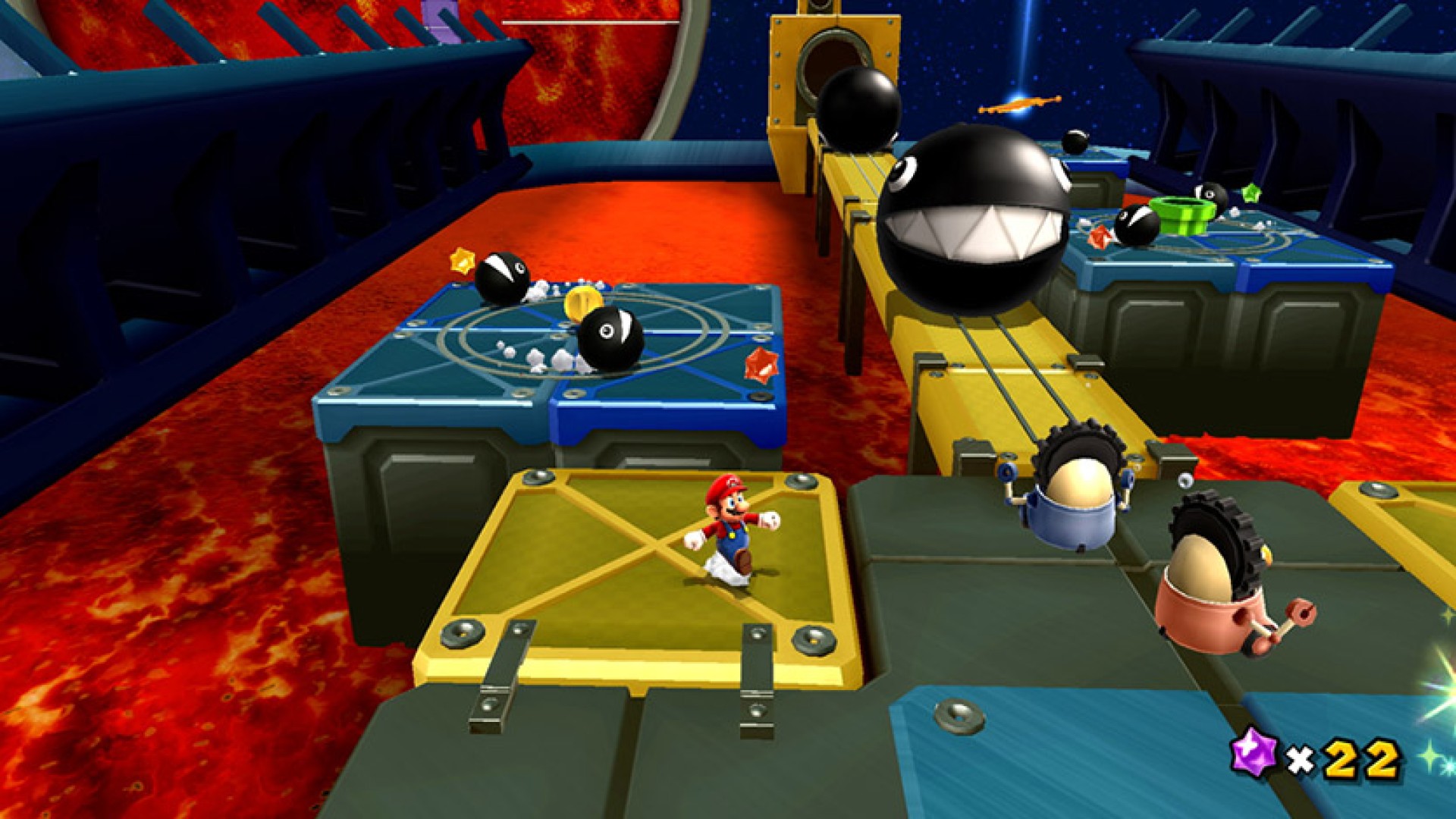This screenshot has height=819, width=1456.
Task: Click the orange Launch Star in the sky
Action: coord(1019,105)
